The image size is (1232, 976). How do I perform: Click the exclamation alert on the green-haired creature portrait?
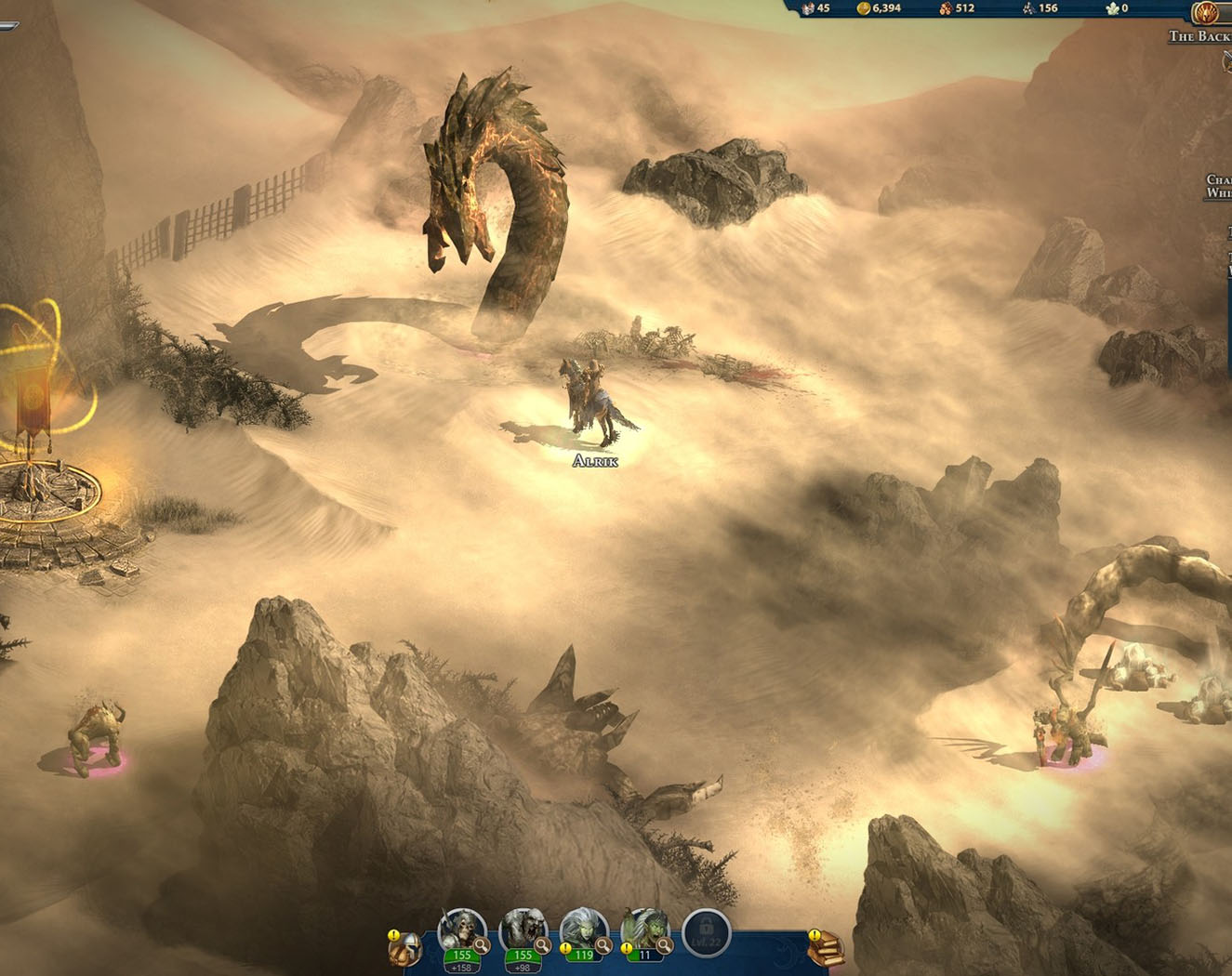627,948
